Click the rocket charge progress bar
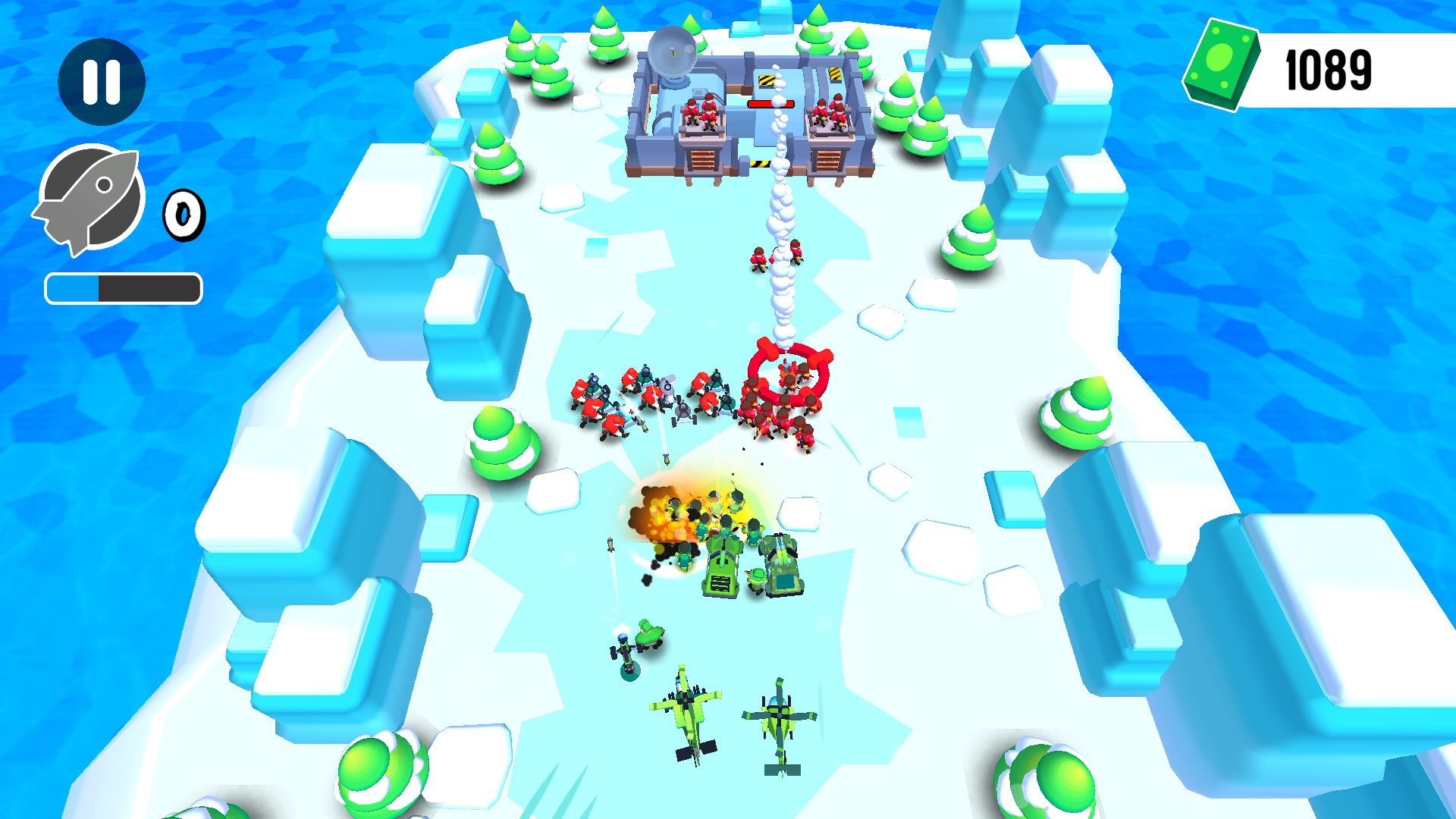The height and width of the screenshot is (819, 1456). click(x=123, y=287)
